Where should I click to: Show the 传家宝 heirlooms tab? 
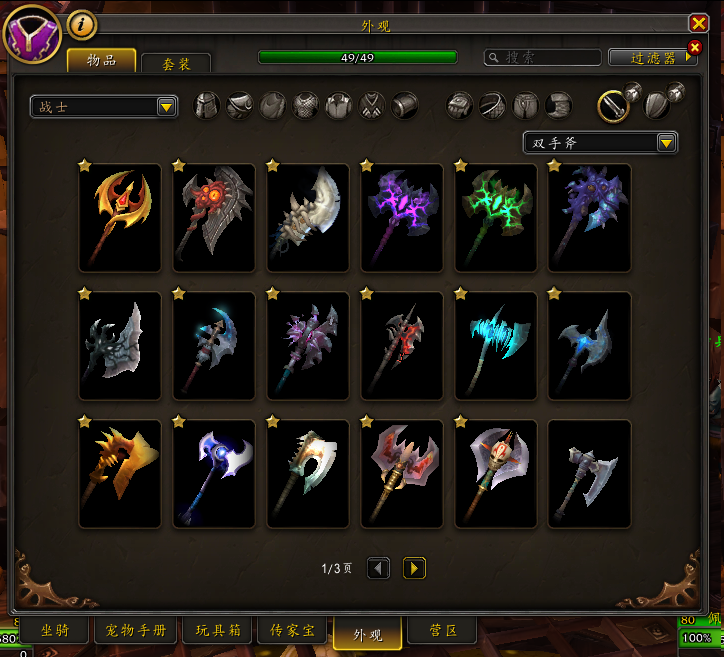[x=293, y=631]
